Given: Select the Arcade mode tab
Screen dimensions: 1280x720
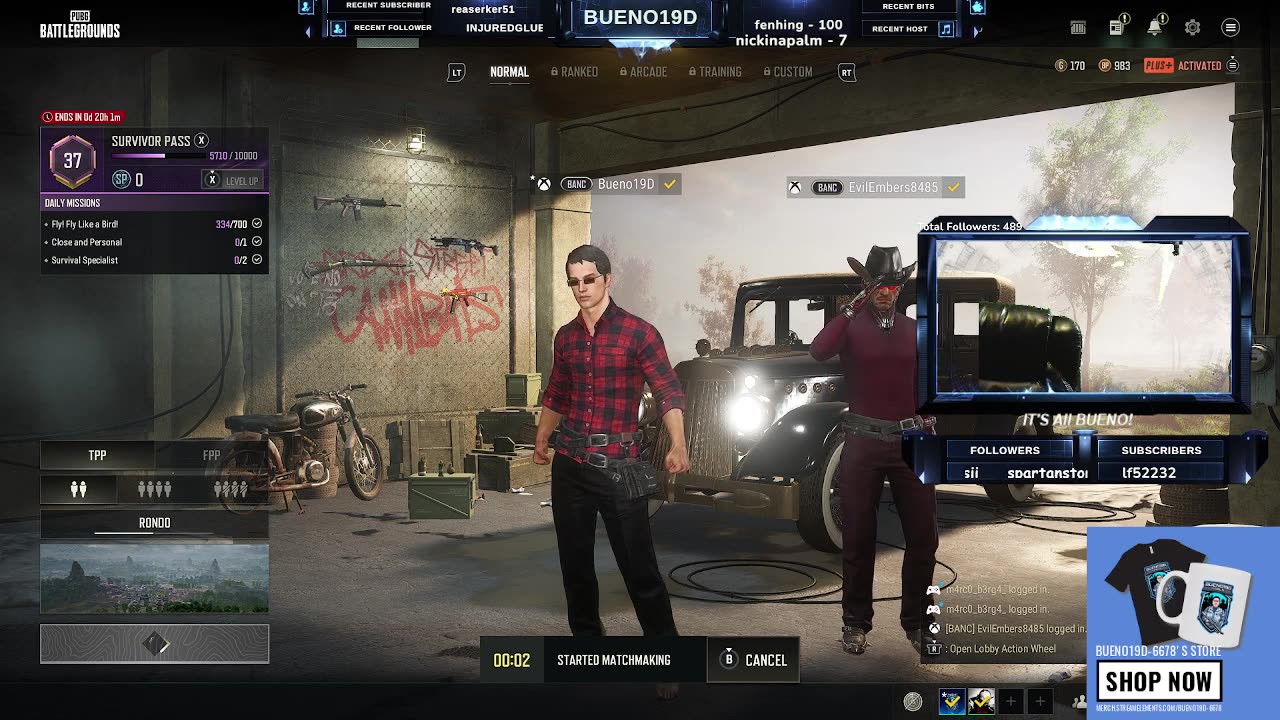Looking at the screenshot, I should point(643,72).
